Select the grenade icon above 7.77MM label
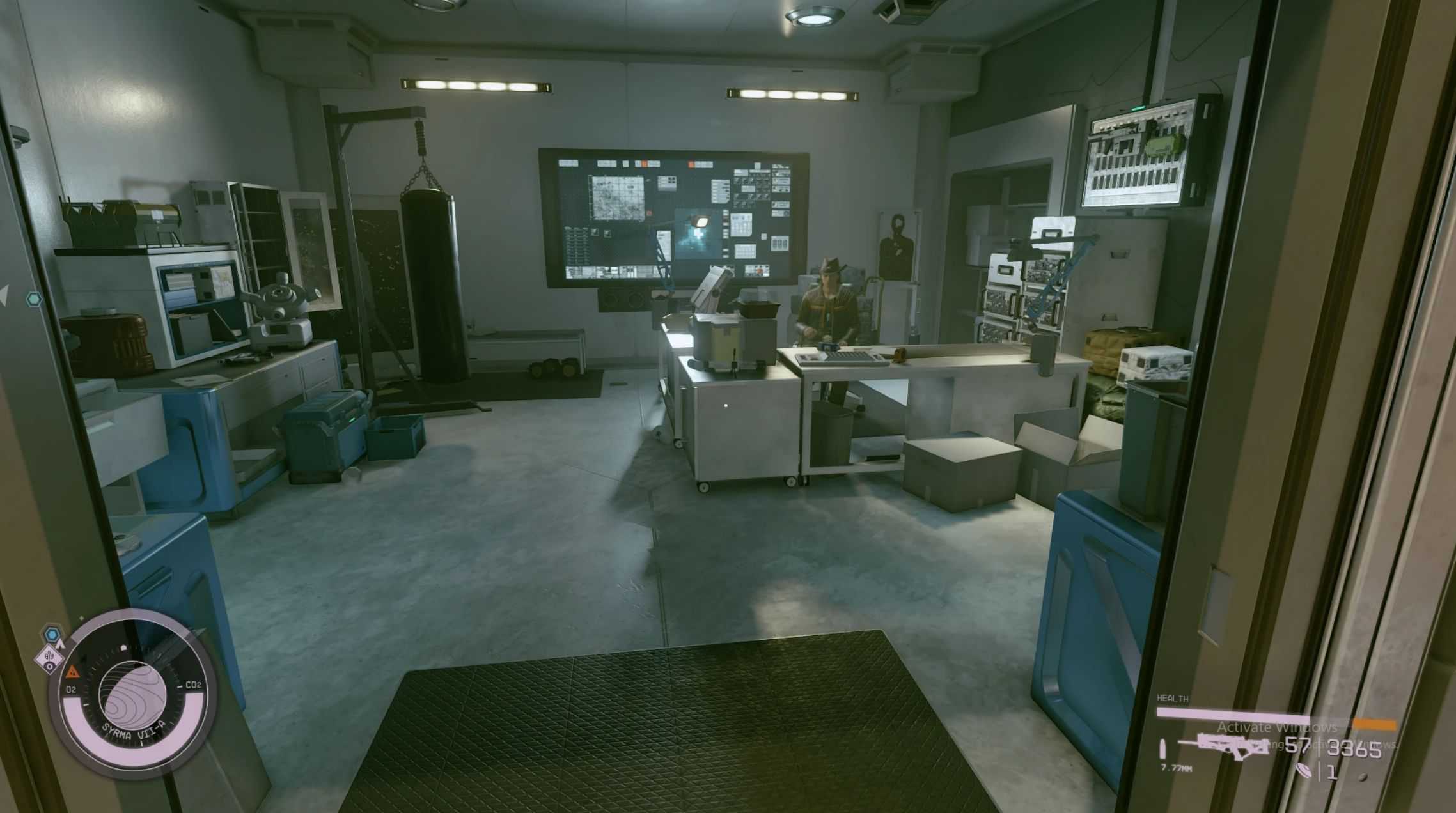 click(x=1163, y=749)
